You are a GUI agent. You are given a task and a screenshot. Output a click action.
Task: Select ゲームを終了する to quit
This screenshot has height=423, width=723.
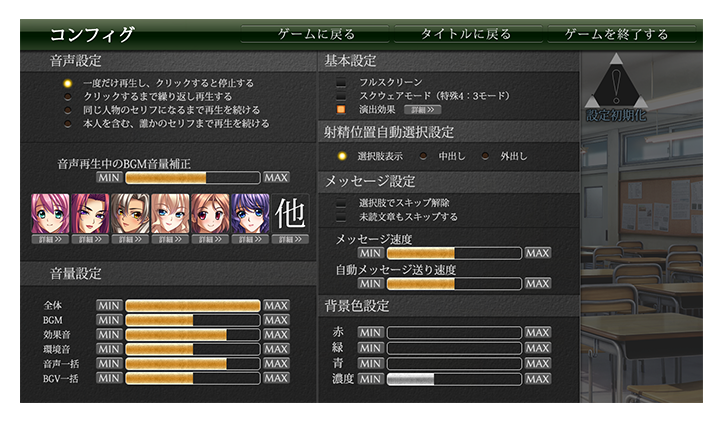tap(616, 34)
